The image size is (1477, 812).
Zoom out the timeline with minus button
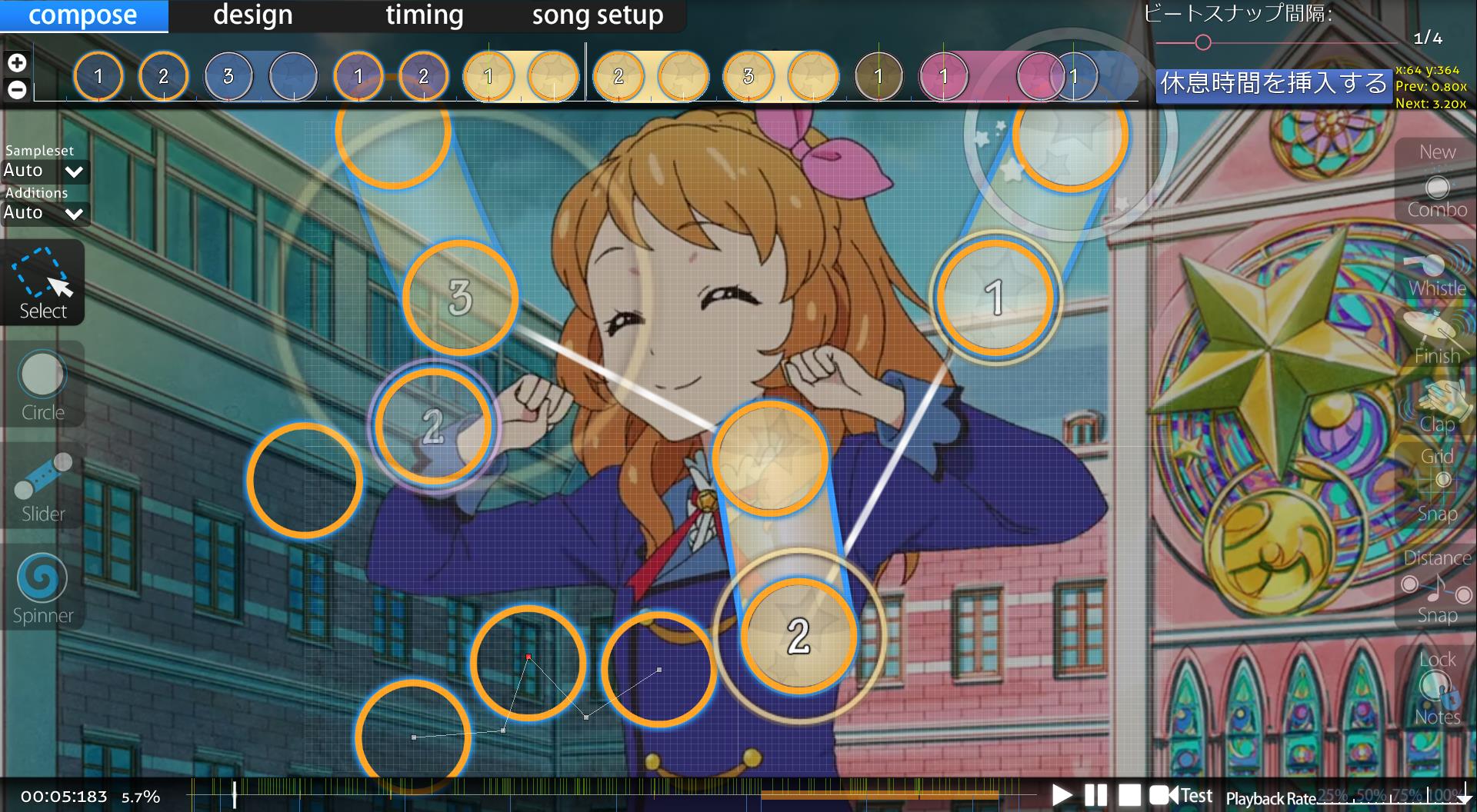17,89
